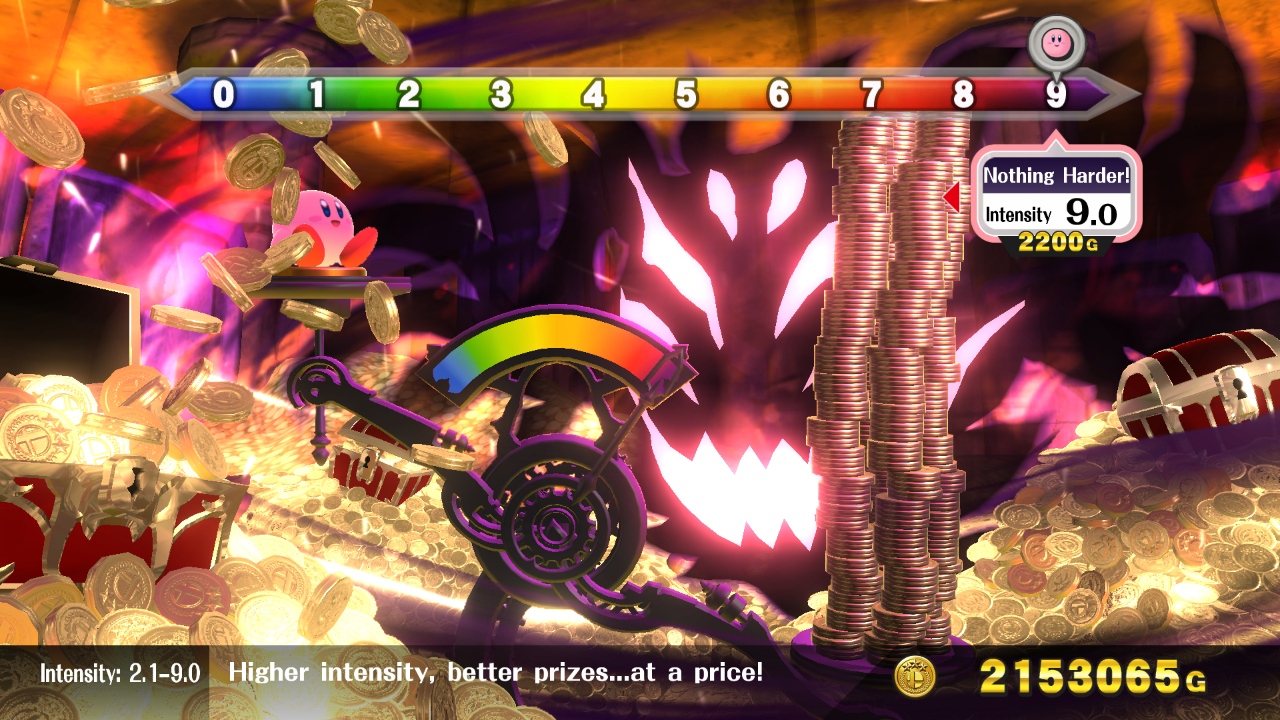Screen dimensions: 1280x720
Task: Select intensity 9 on the scale
Action: pos(1056,95)
